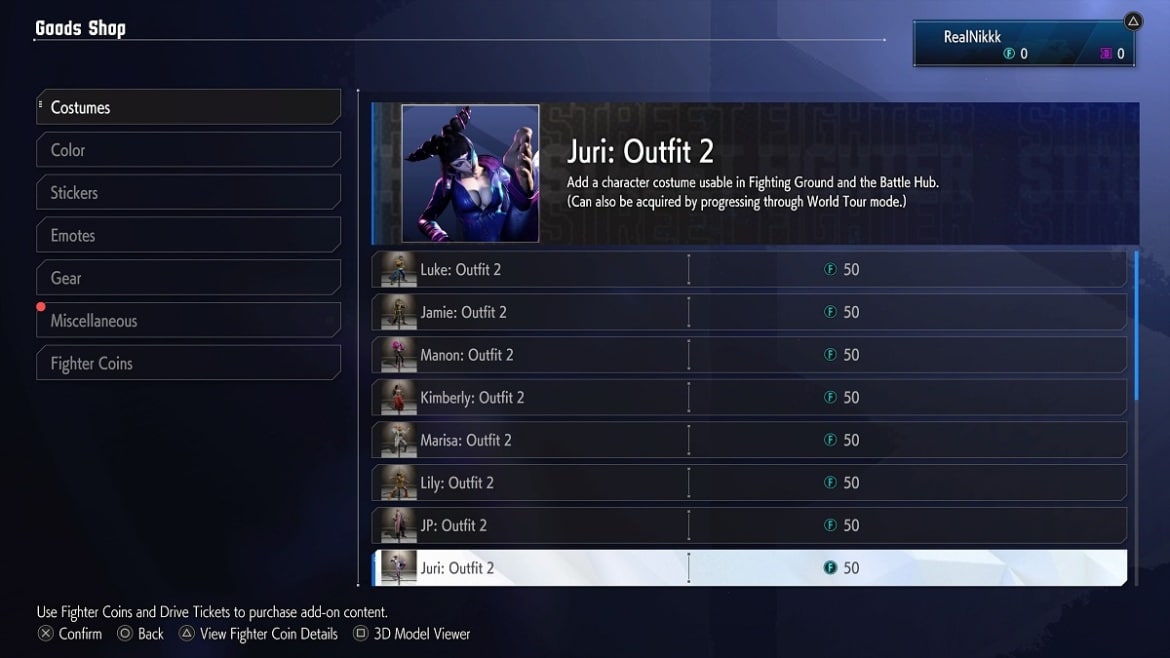Go to the Fighter Coins category

pos(188,364)
